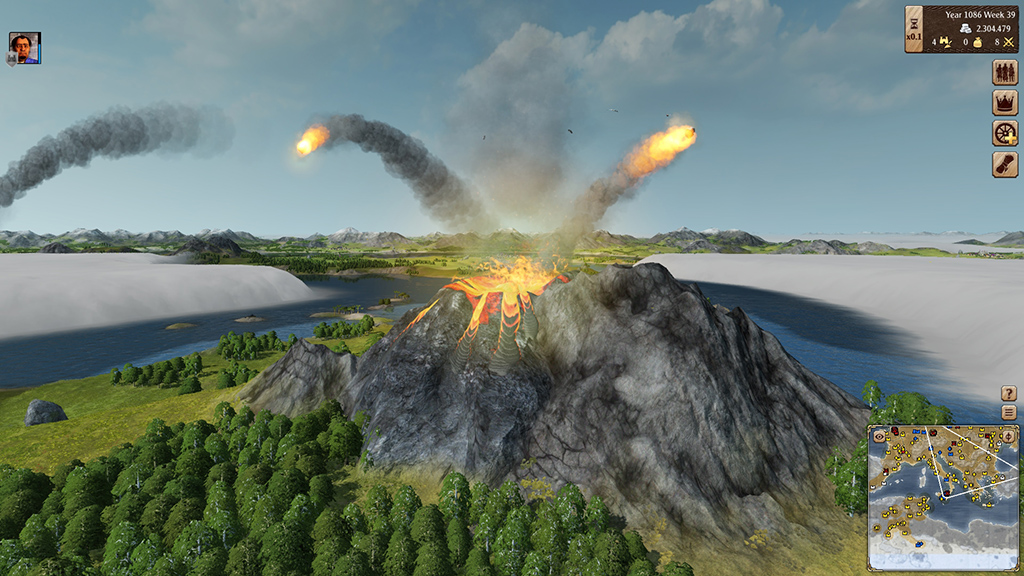The width and height of the screenshot is (1024, 576).
Task: Select the character portrait with blue bar
Action: click(x=24, y=48)
